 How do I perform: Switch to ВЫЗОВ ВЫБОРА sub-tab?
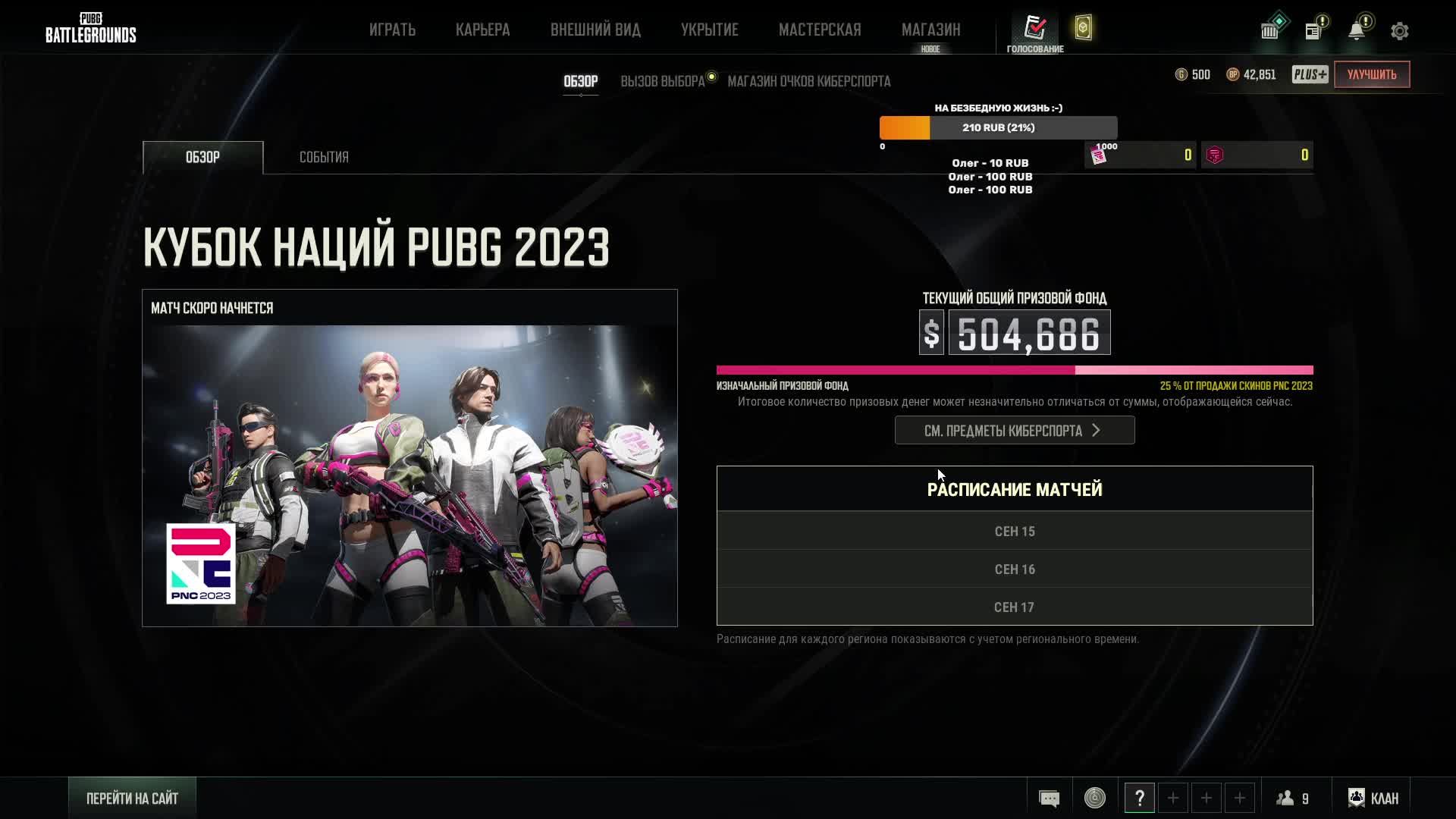(x=663, y=81)
